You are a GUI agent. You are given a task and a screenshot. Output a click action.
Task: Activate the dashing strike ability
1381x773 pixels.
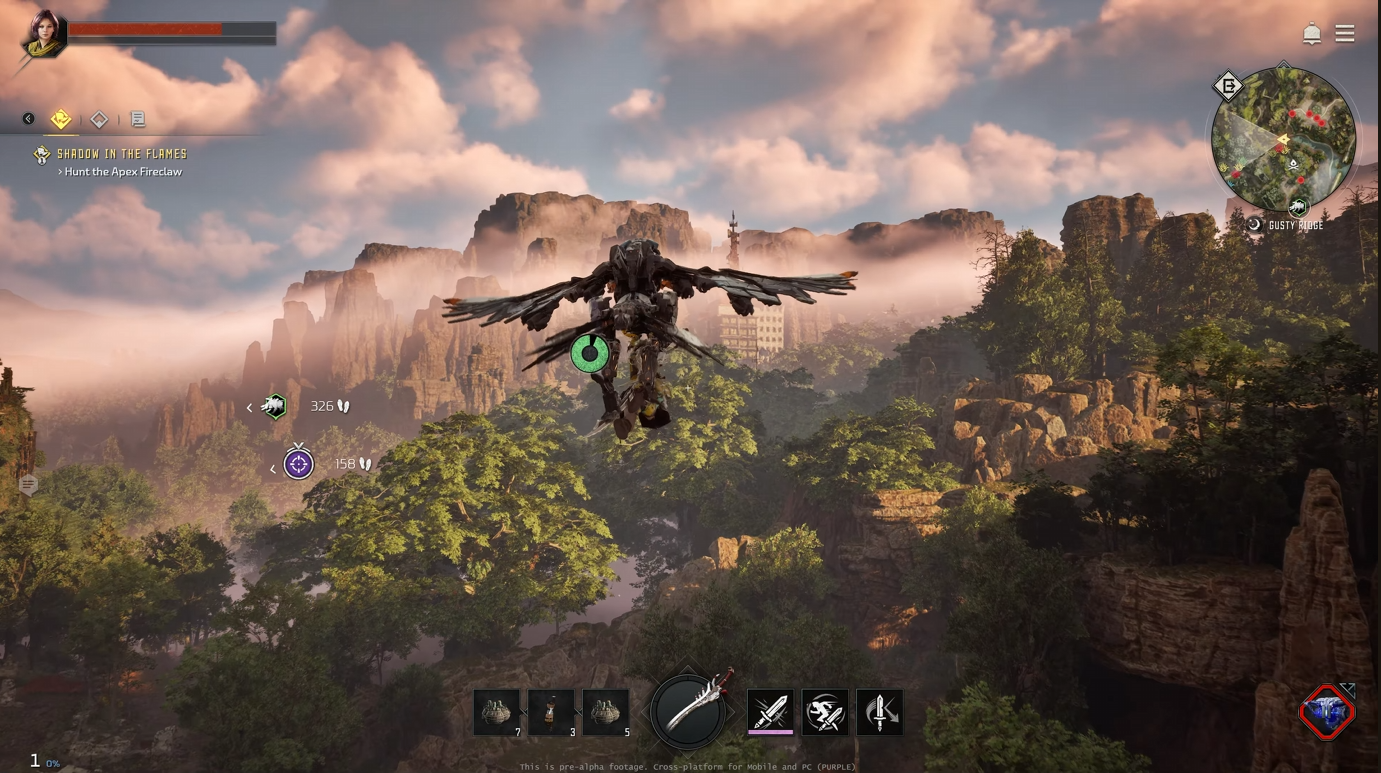pyautogui.click(x=825, y=712)
